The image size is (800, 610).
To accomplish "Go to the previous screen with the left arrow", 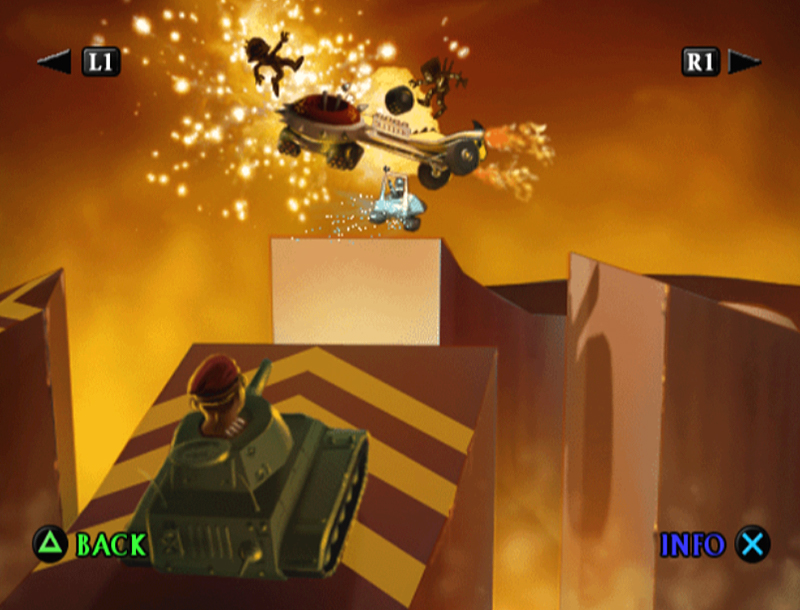I will [x=54, y=62].
